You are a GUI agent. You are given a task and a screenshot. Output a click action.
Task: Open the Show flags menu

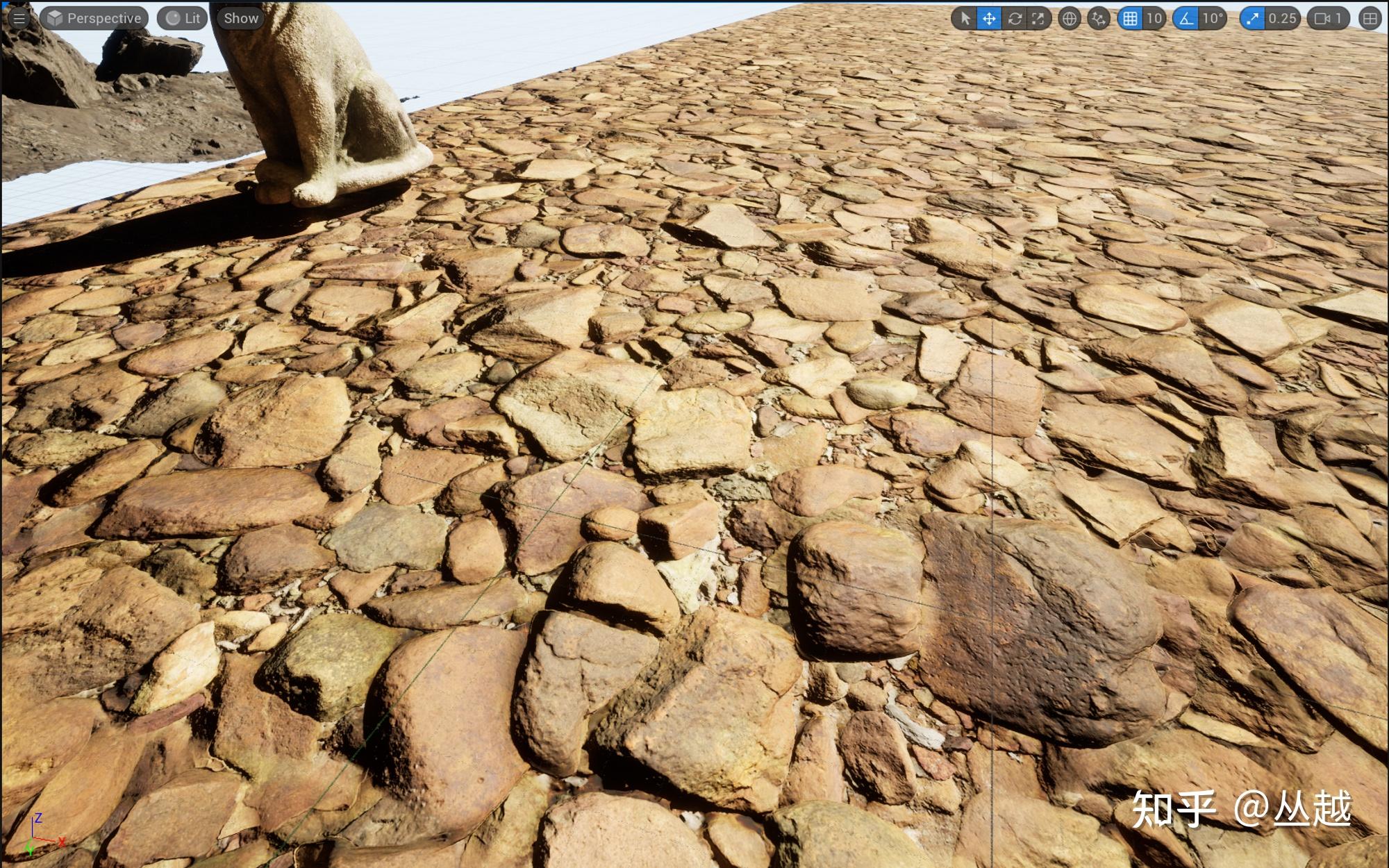point(240,19)
